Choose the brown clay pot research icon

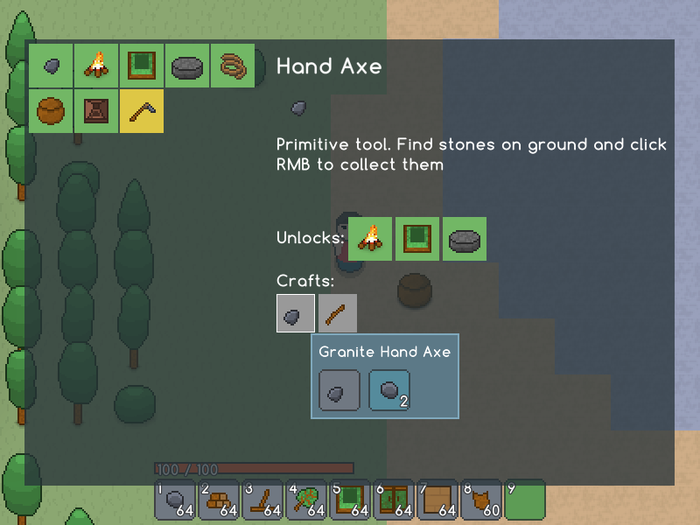(x=51, y=111)
